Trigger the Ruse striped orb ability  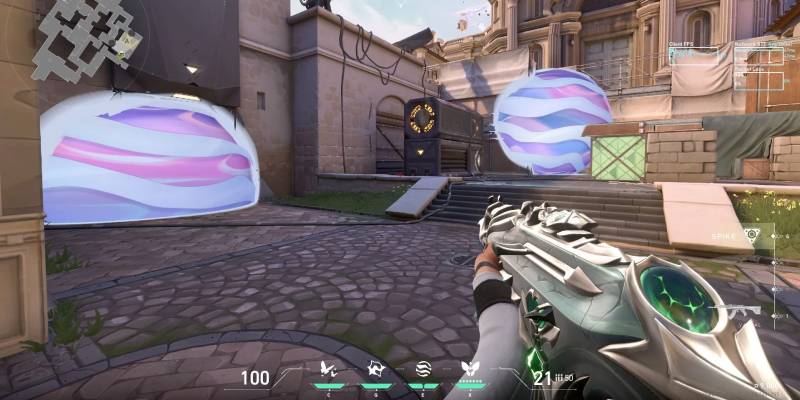(422, 370)
